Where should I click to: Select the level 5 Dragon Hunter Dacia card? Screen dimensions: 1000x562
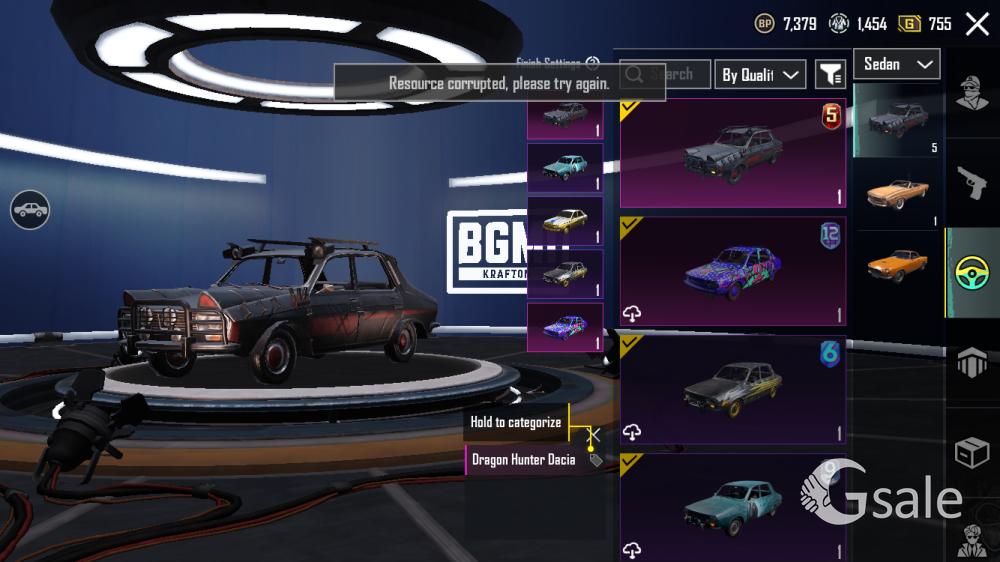733,153
